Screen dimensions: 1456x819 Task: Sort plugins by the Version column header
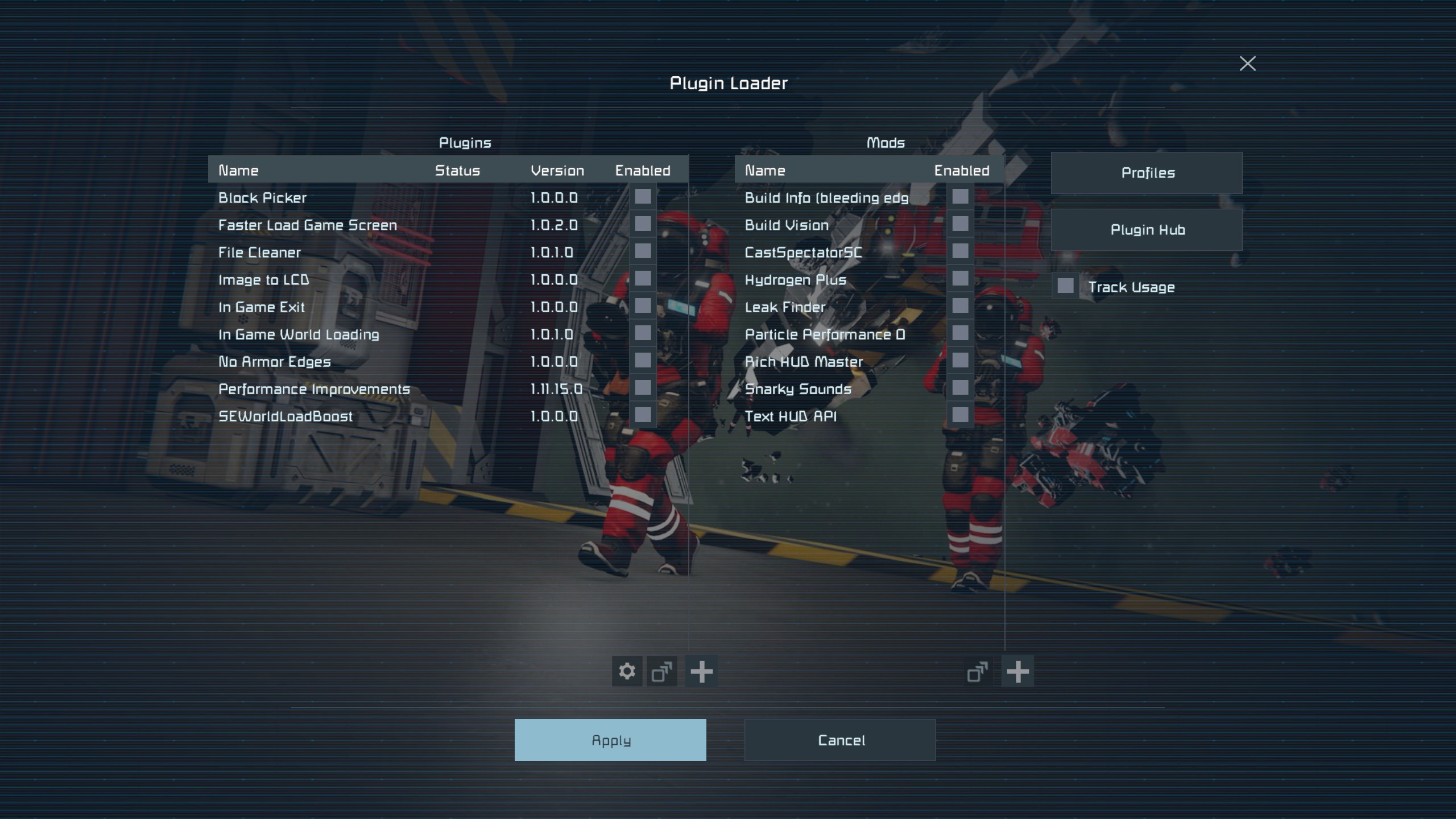[x=557, y=171]
